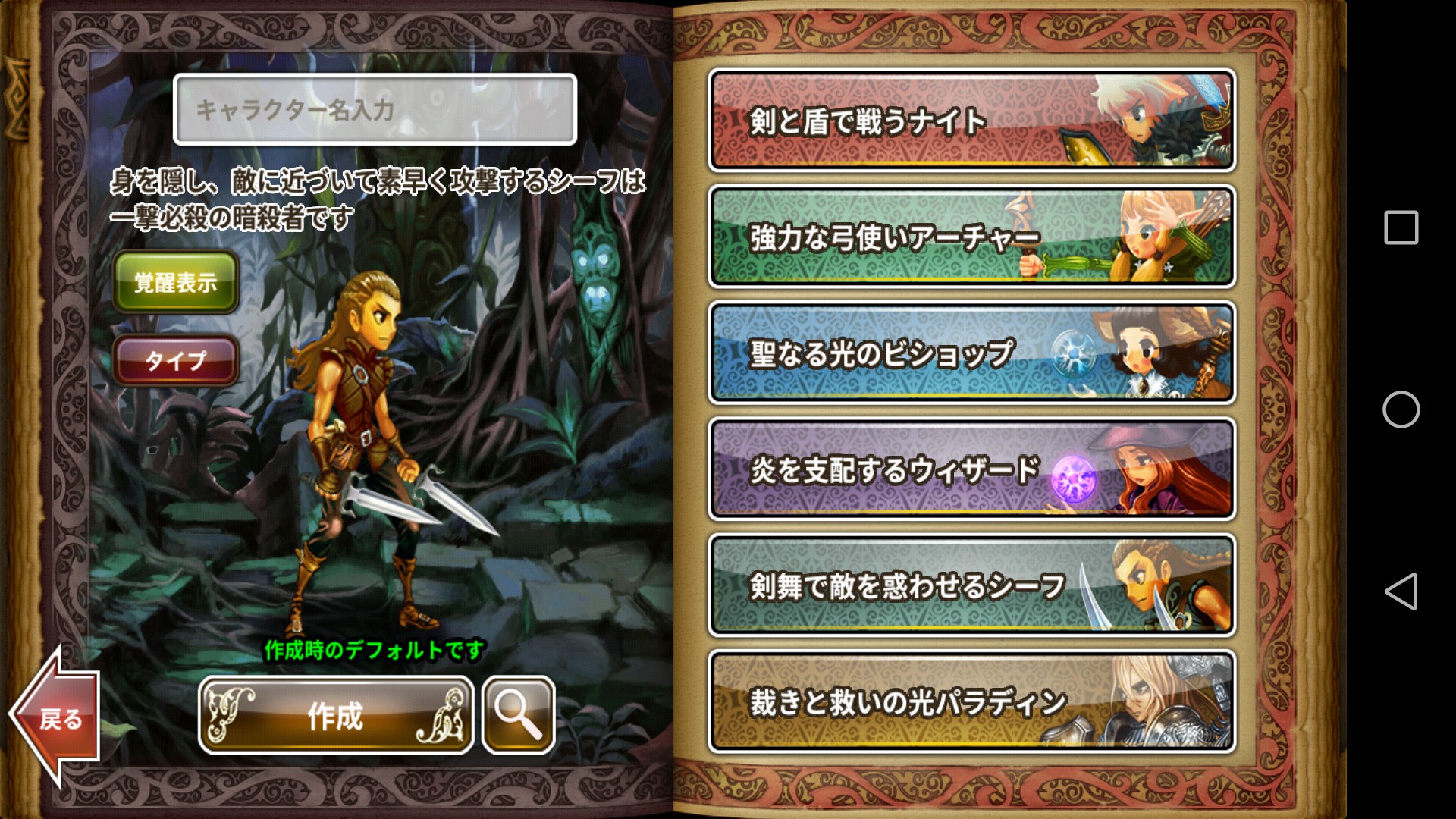Tap the Android back triangle button
The width and height of the screenshot is (1456, 819).
pos(1401,591)
